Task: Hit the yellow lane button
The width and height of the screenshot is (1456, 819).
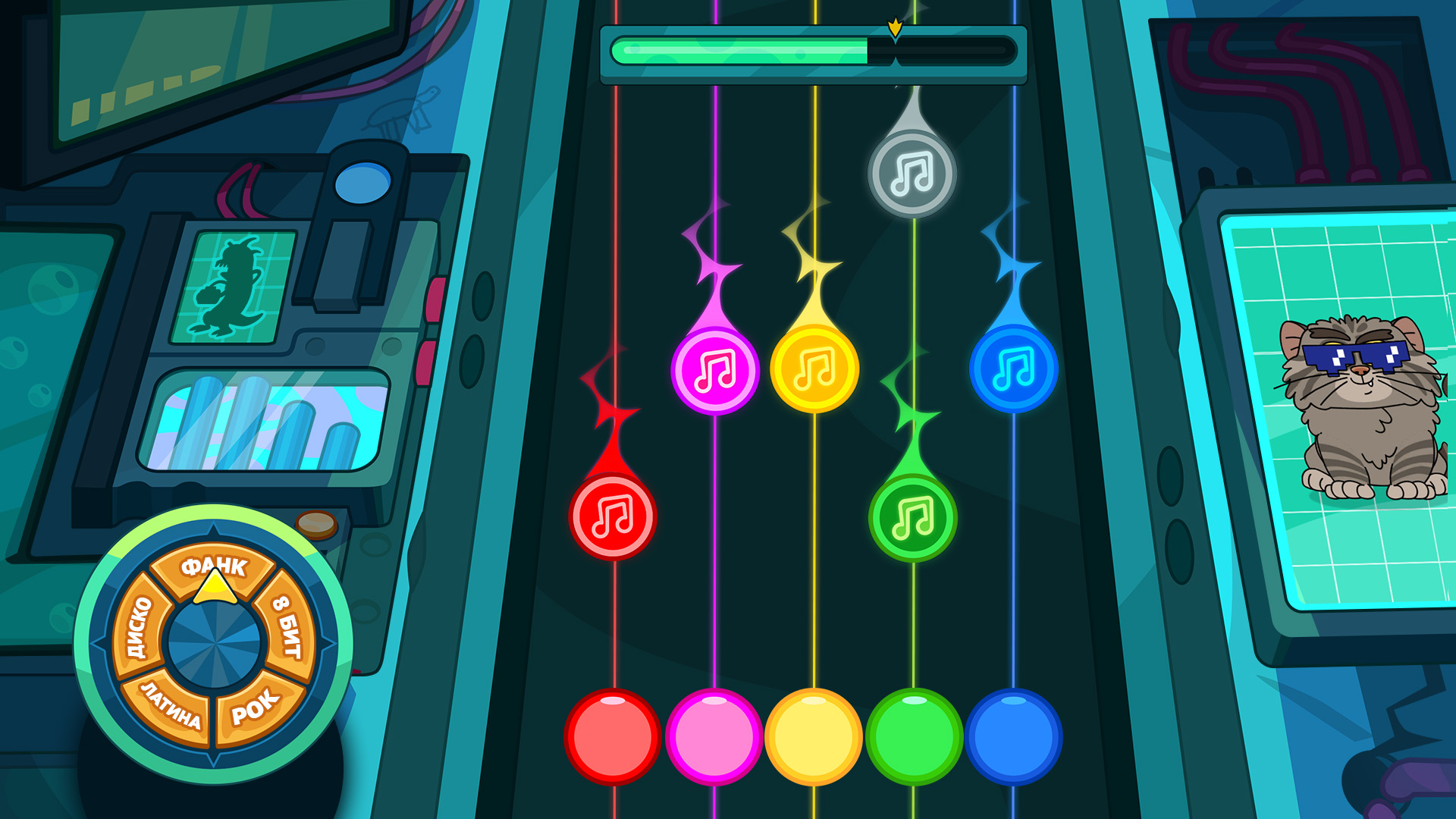Action: [814, 736]
